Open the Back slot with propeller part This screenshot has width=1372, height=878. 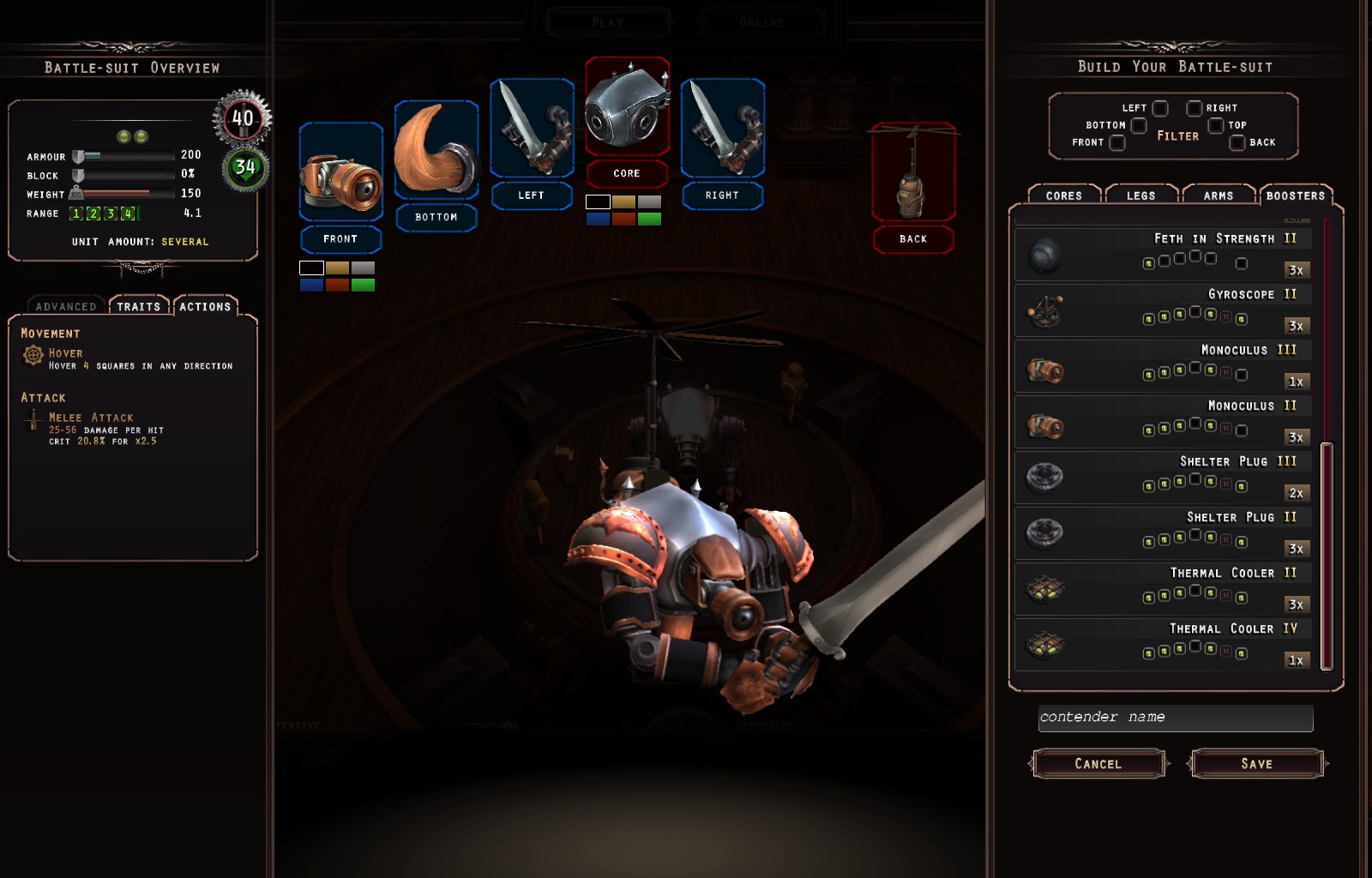pos(913,174)
